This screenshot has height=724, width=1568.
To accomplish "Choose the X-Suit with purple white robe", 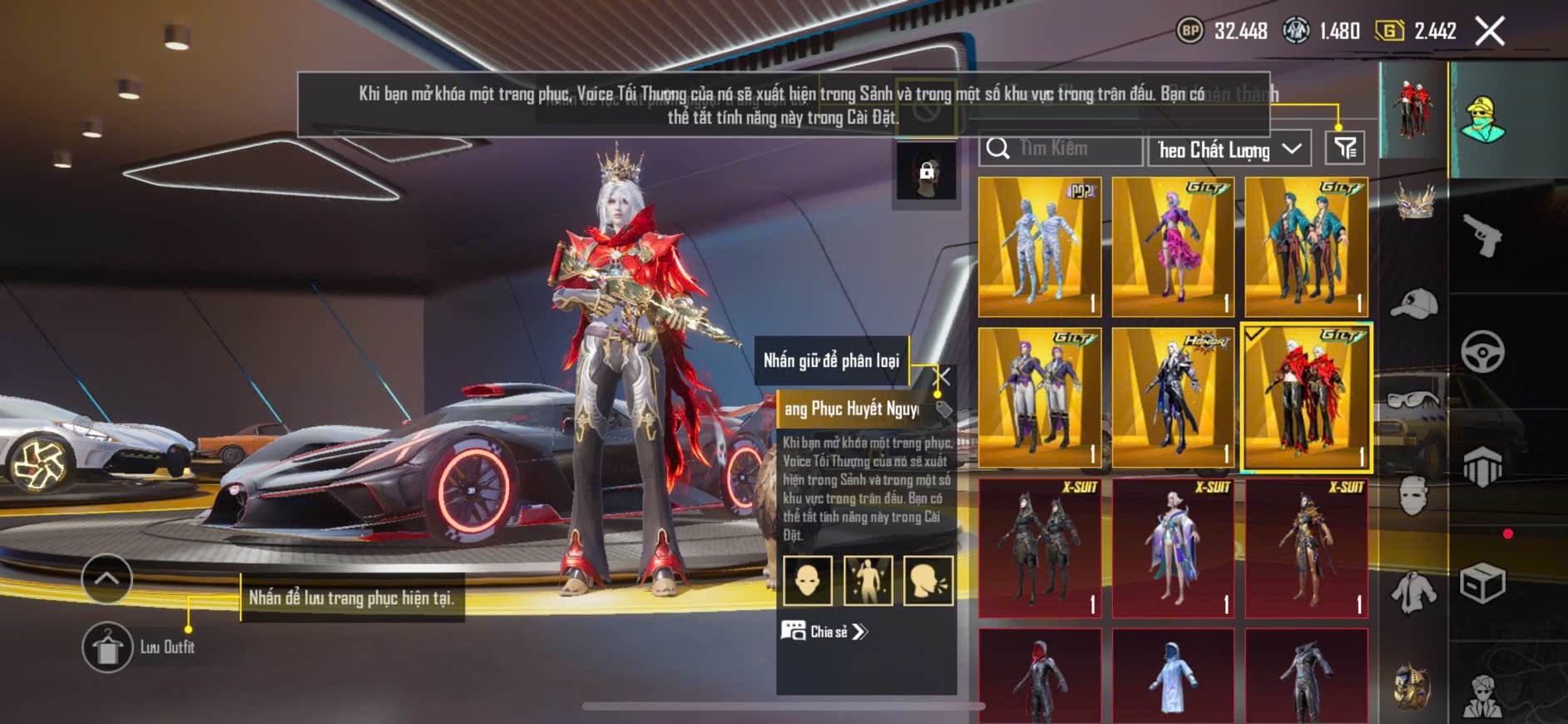I will pos(1173,548).
